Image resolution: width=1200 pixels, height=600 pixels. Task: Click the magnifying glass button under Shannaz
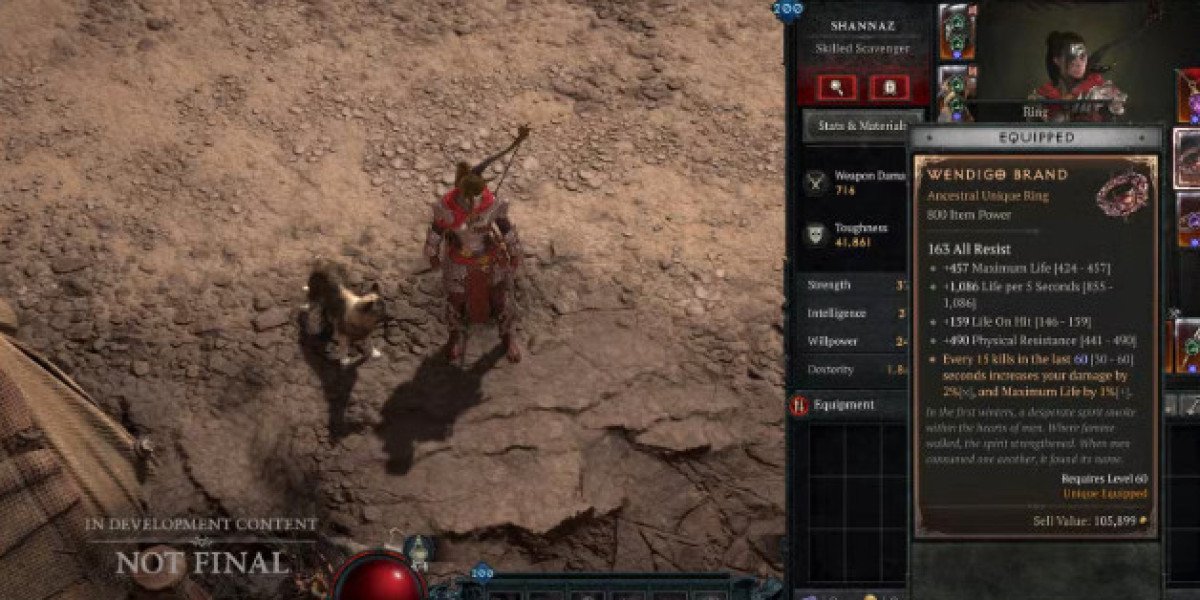pos(837,87)
